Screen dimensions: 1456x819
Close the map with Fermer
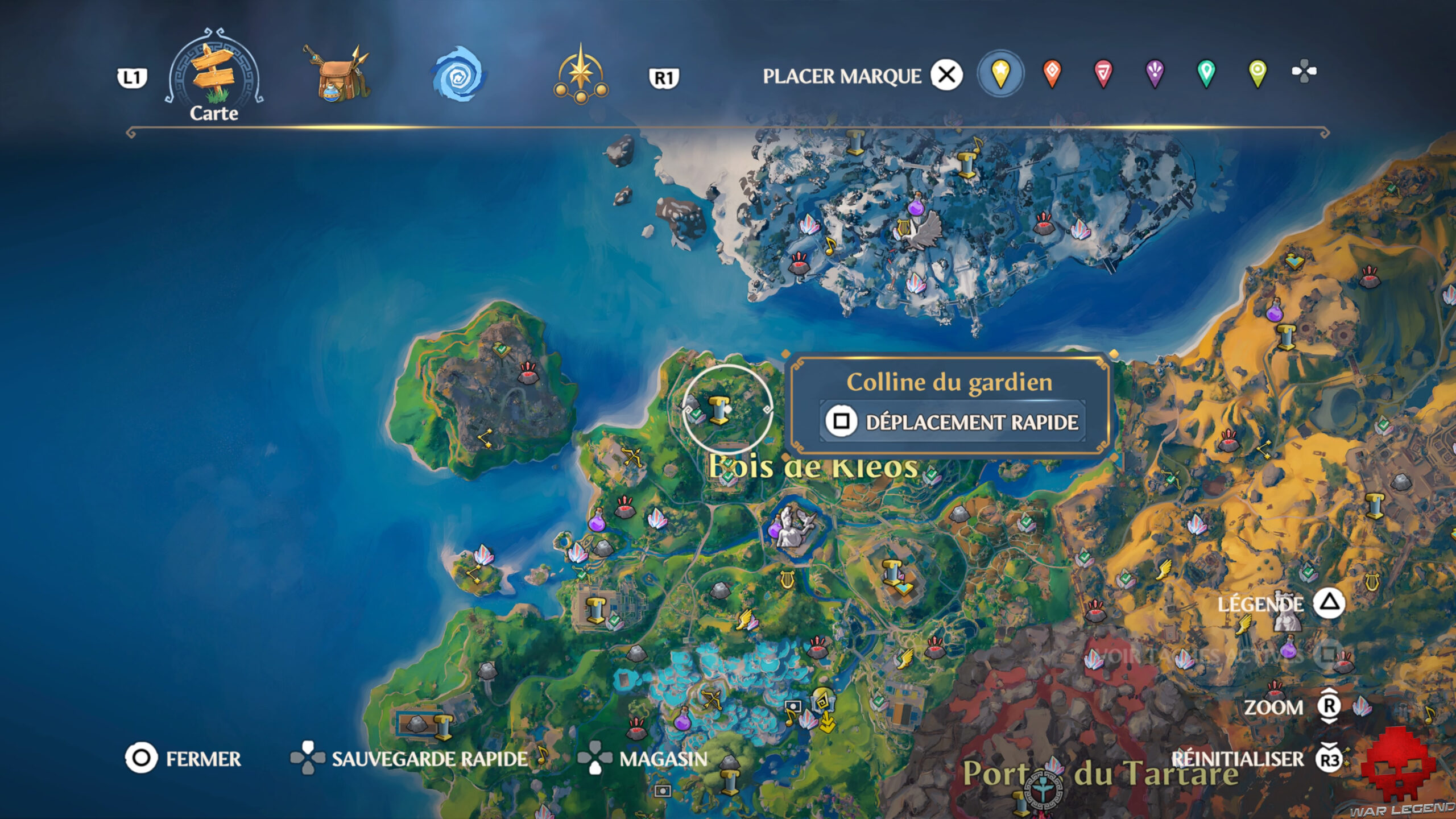183,758
